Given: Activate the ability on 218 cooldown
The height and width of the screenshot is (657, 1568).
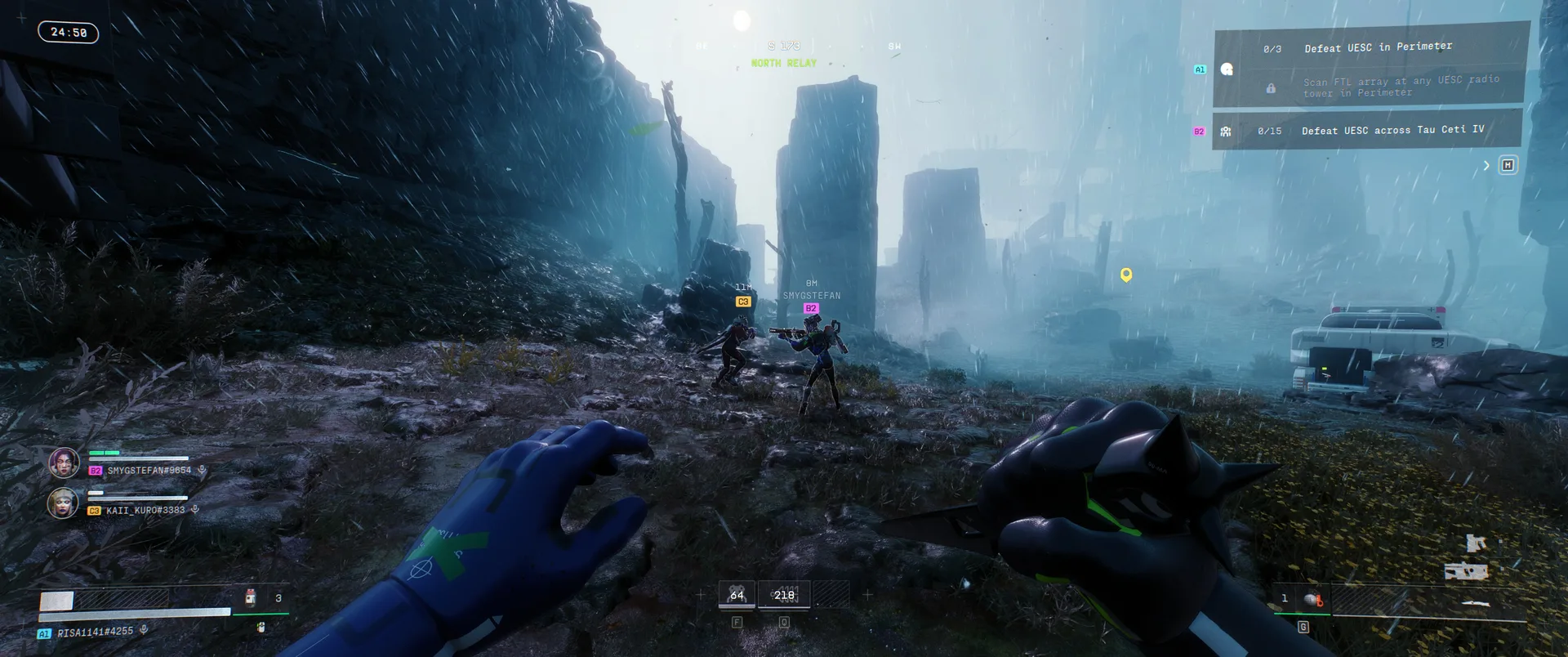Looking at the screenshot, I should point(784,595).
